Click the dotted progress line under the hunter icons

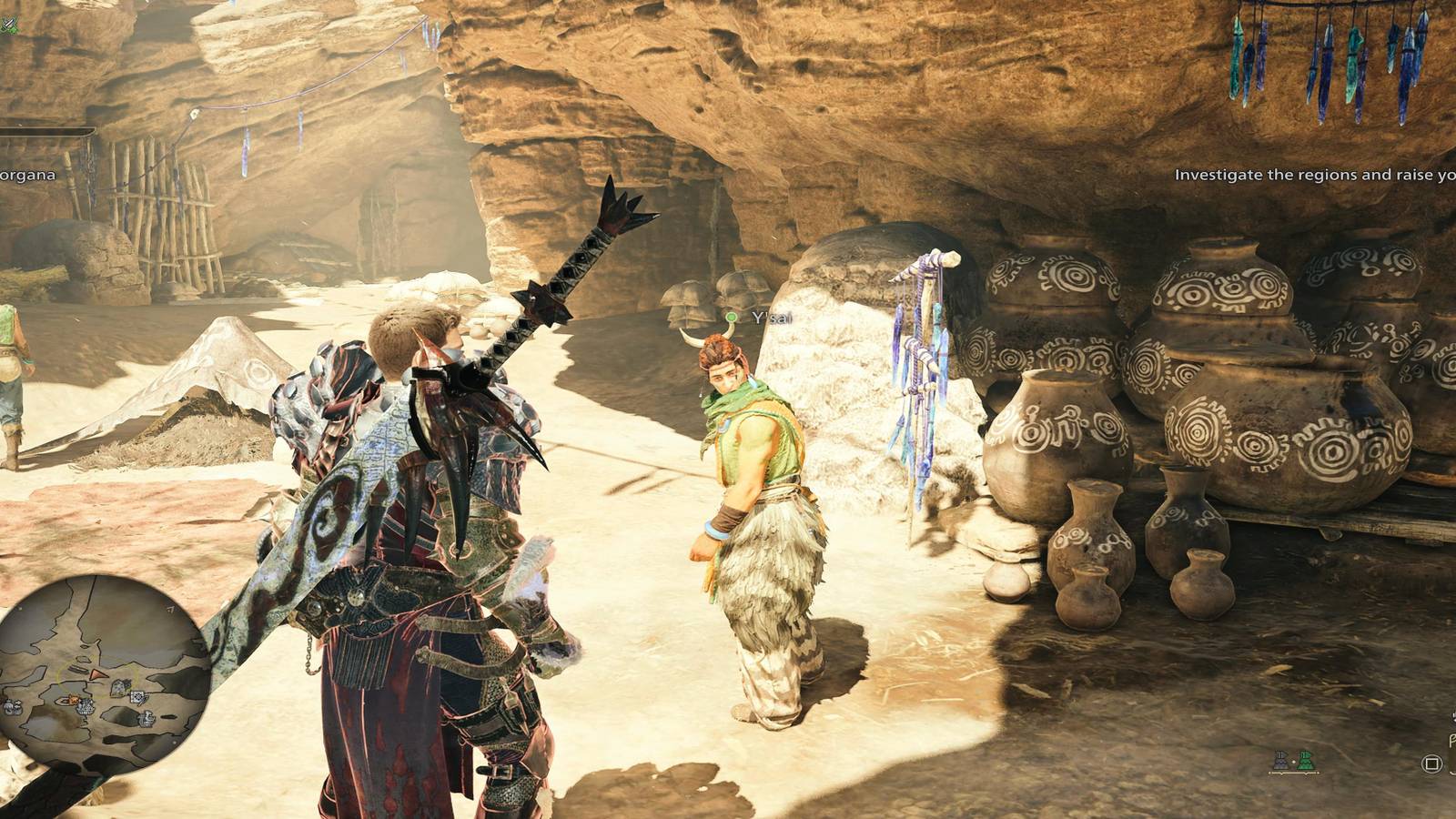point(1294,773)
